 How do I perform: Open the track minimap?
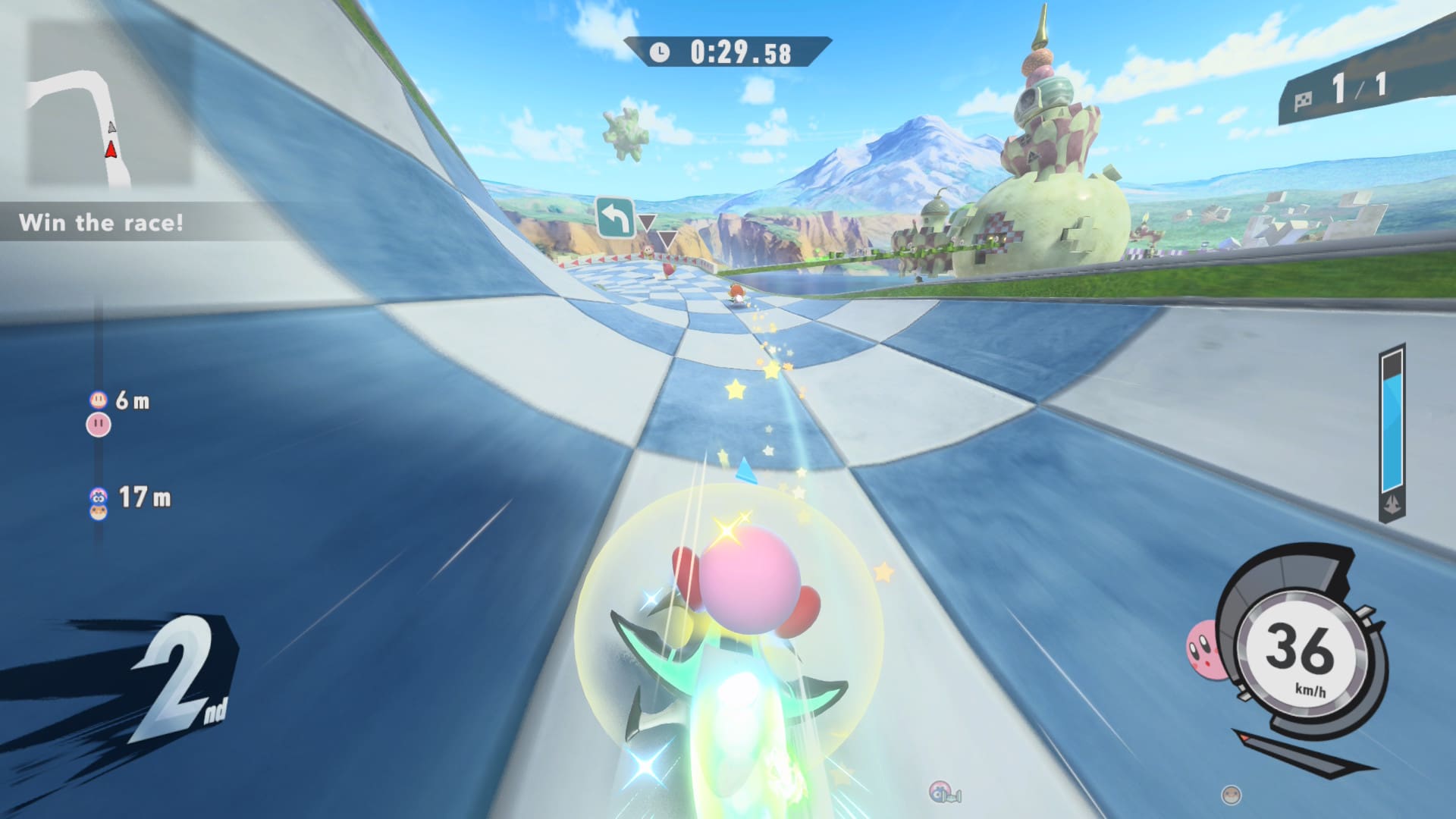(108, 102)
